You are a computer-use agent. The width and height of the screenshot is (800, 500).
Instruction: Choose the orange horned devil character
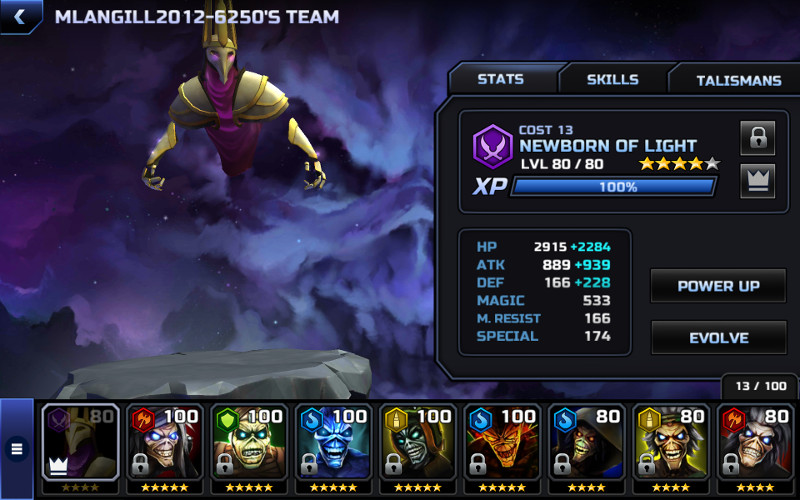point(502,443)
